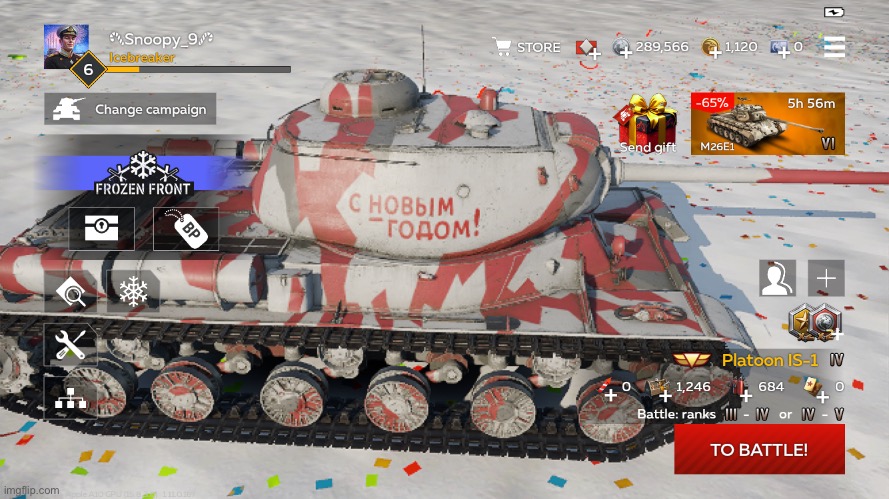Open the Send gift box
The width and height of the screenshot is (889, 499).
[x=647, y=124]
